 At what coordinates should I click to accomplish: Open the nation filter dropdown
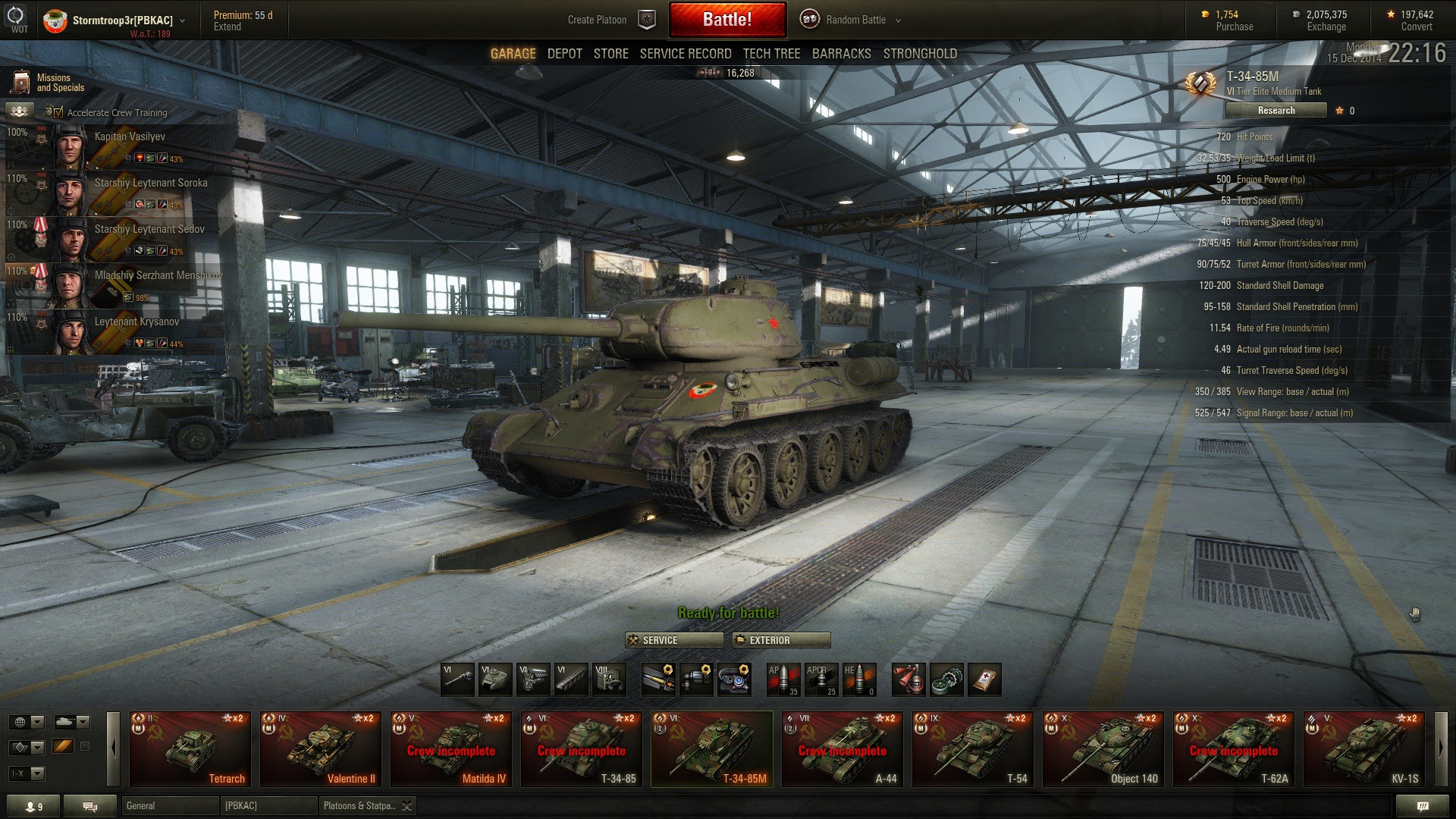(26, 722)
